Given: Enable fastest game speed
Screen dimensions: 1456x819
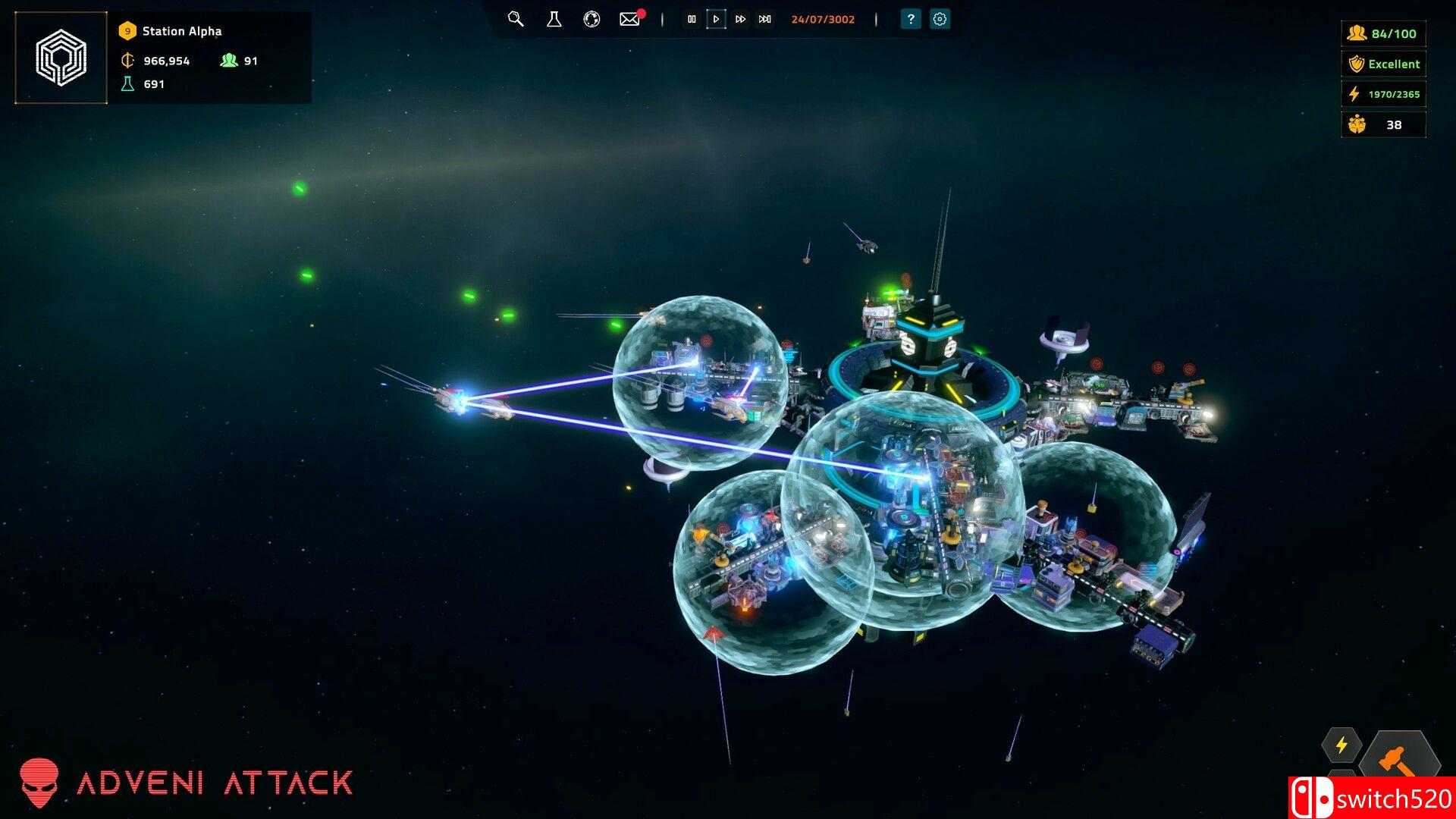Looking at the screenshot, I should 764,20.
